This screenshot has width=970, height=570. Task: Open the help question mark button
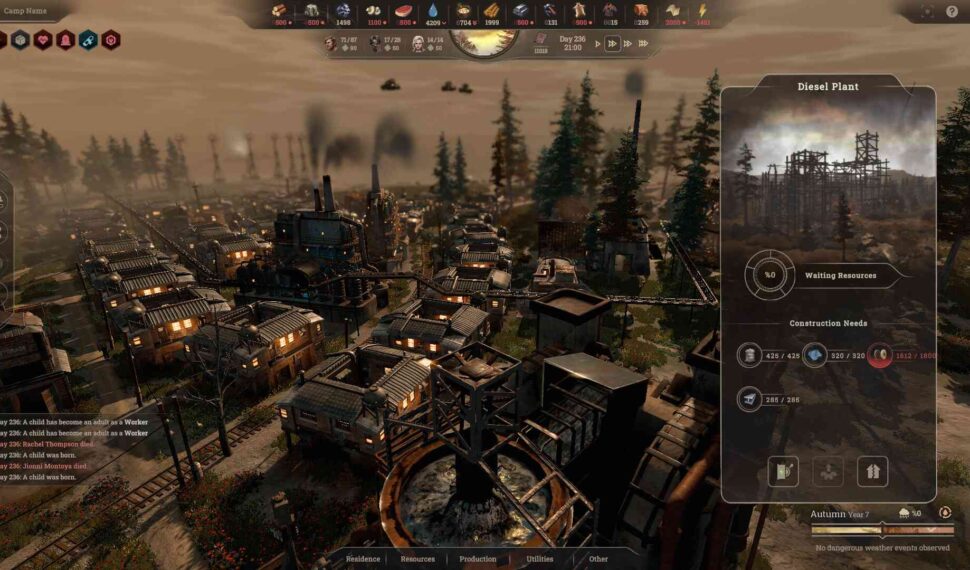(x=950, y=11)
